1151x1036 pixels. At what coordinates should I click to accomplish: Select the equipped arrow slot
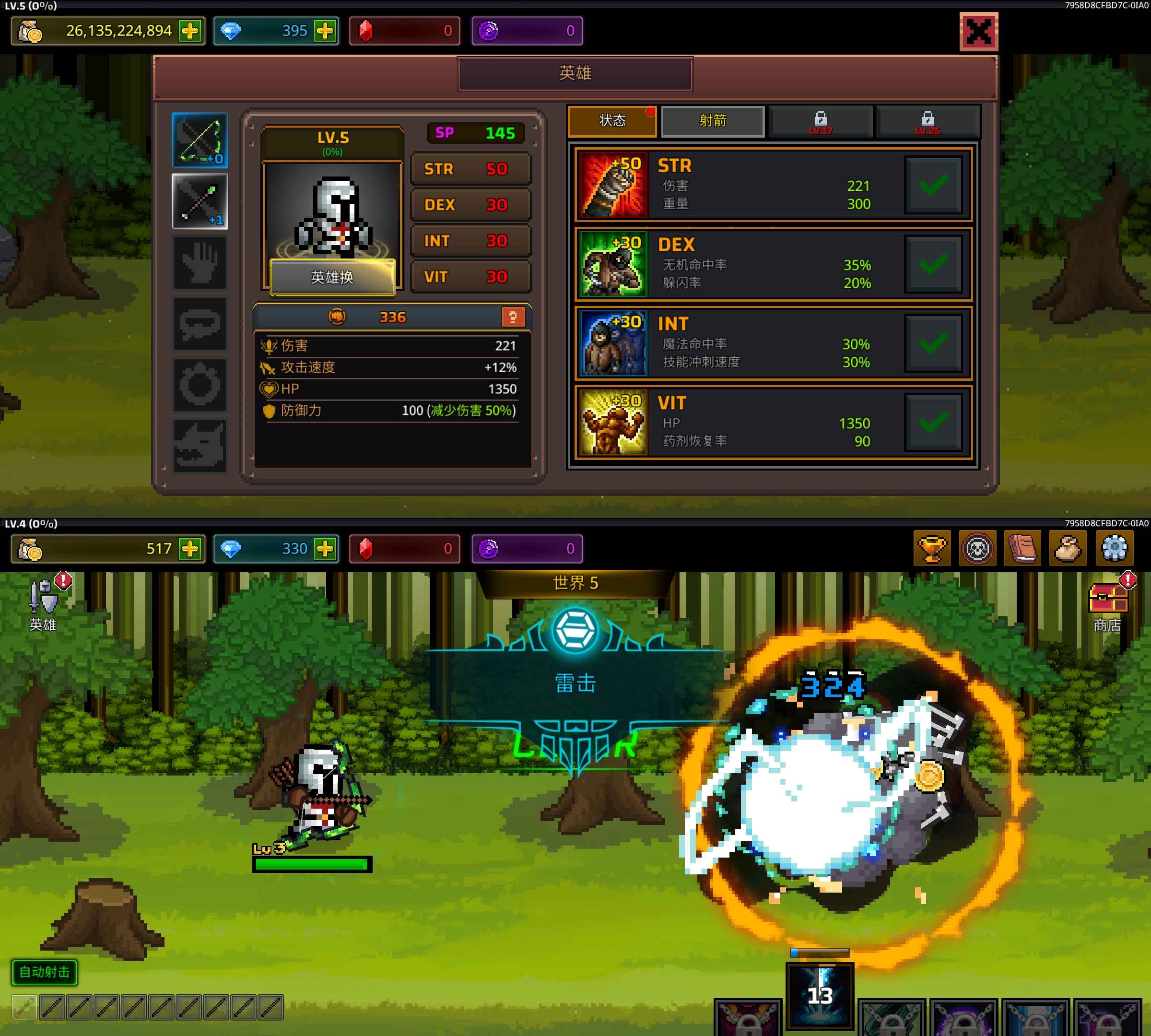pos(200,201)
